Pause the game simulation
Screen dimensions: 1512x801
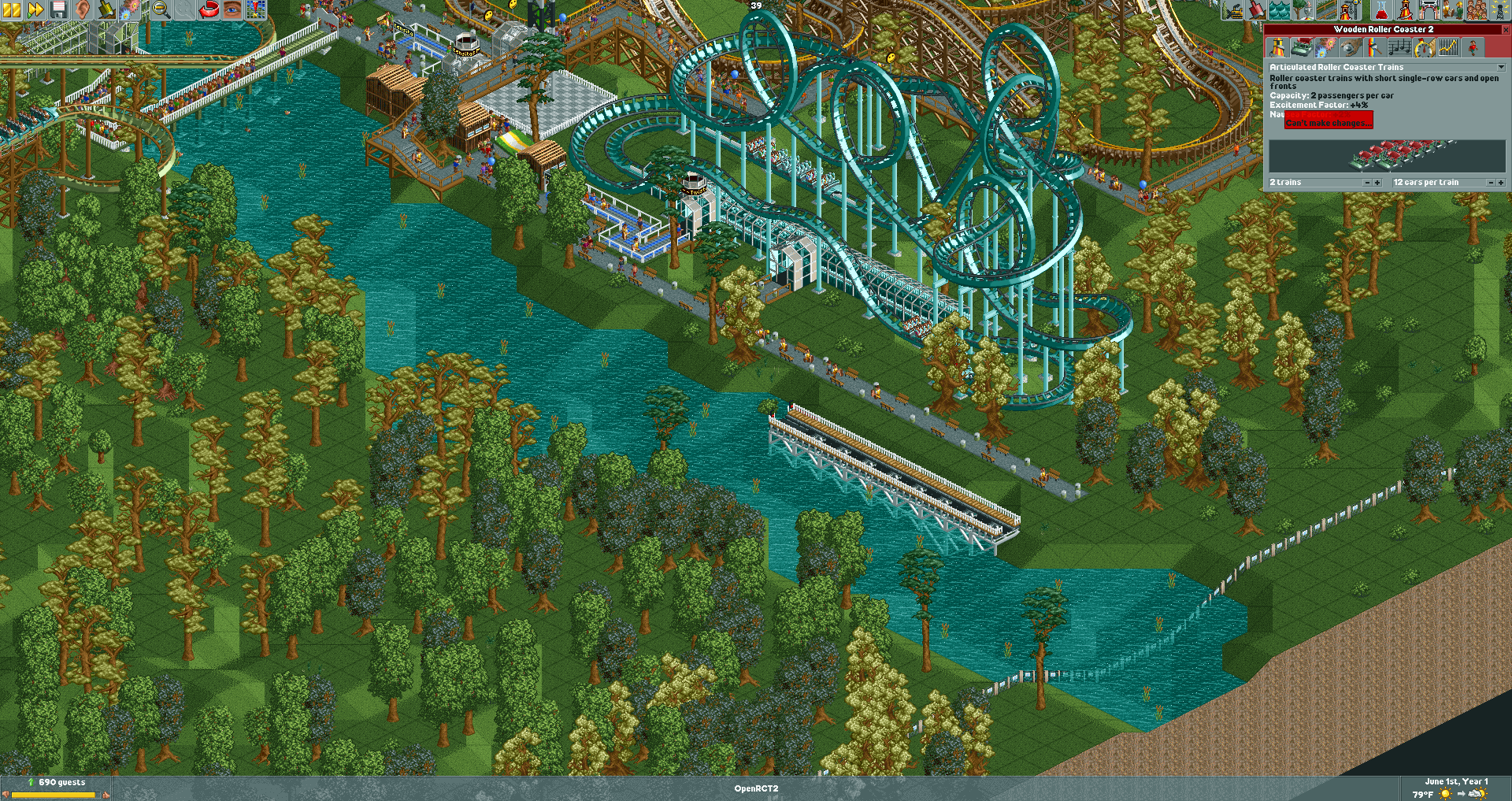coord(10,10)
